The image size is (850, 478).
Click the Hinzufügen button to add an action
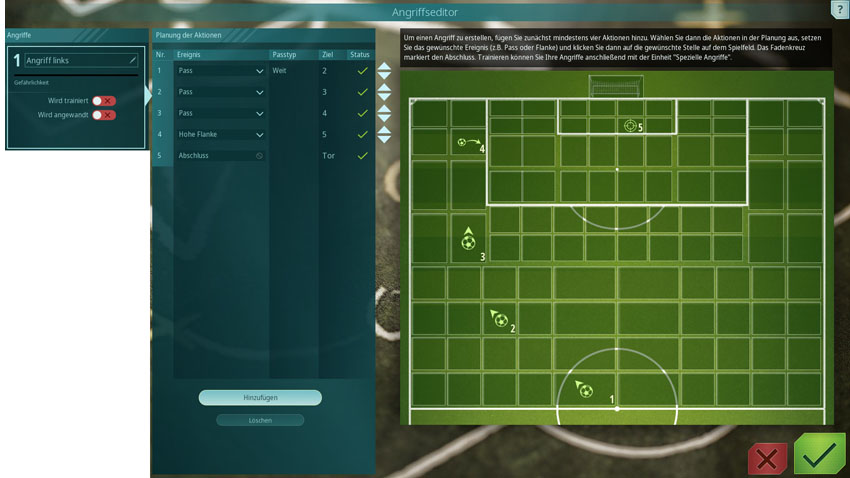click(260, 398)
